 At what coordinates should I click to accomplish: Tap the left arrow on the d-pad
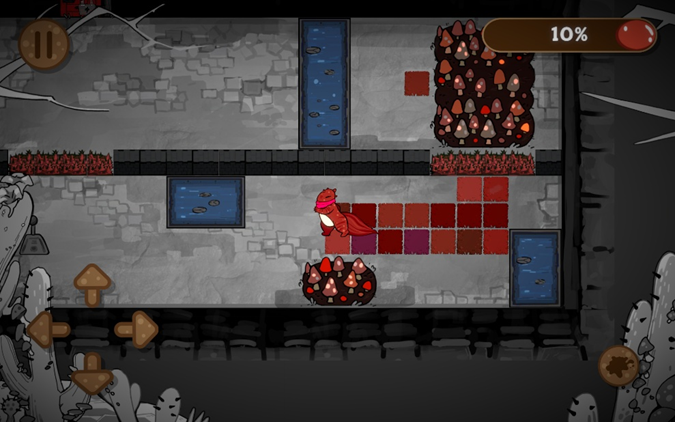pyautogui.click(x=48, y=328)
